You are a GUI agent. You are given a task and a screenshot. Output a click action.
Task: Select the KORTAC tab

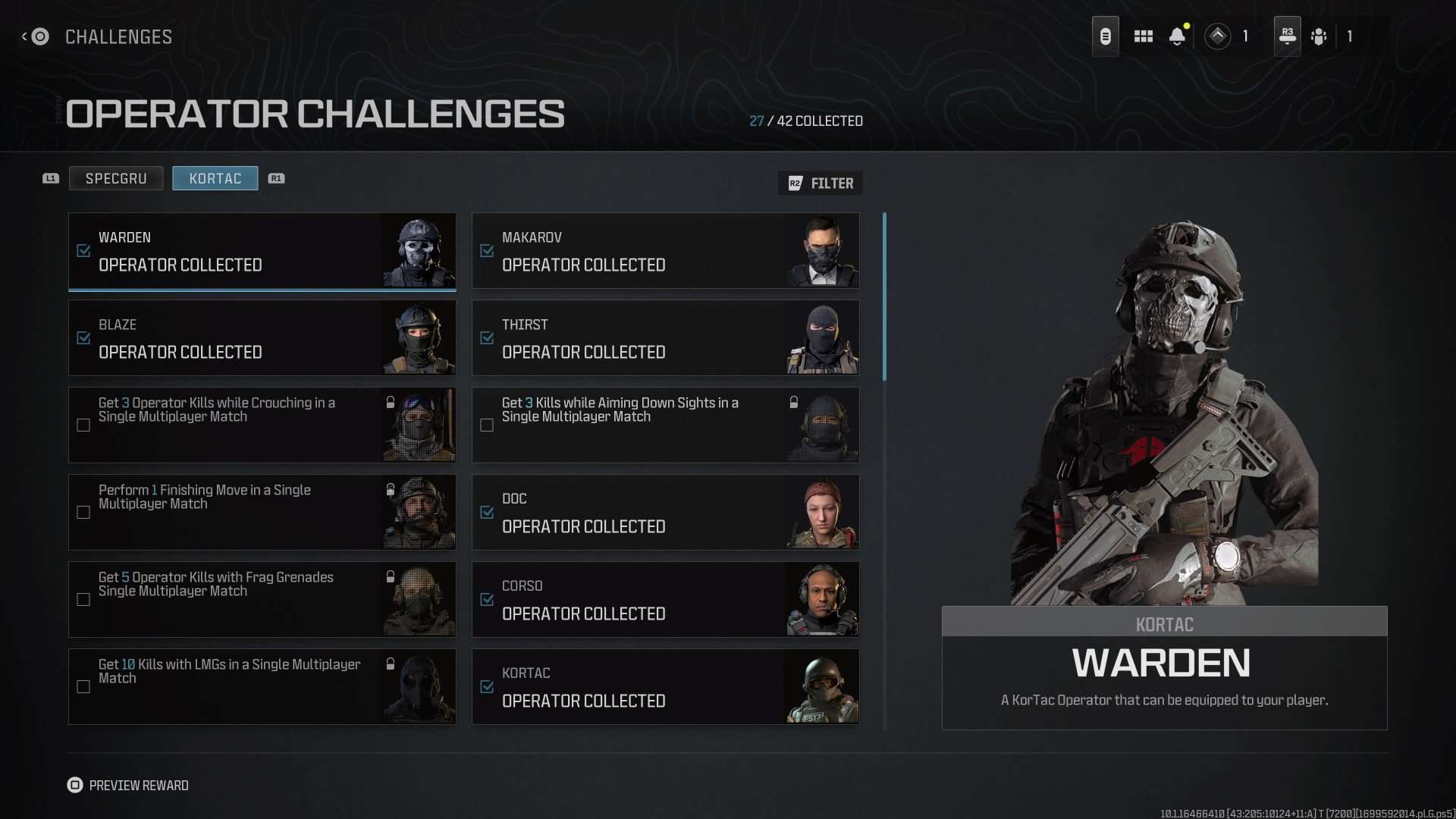(x=215, y=178)
